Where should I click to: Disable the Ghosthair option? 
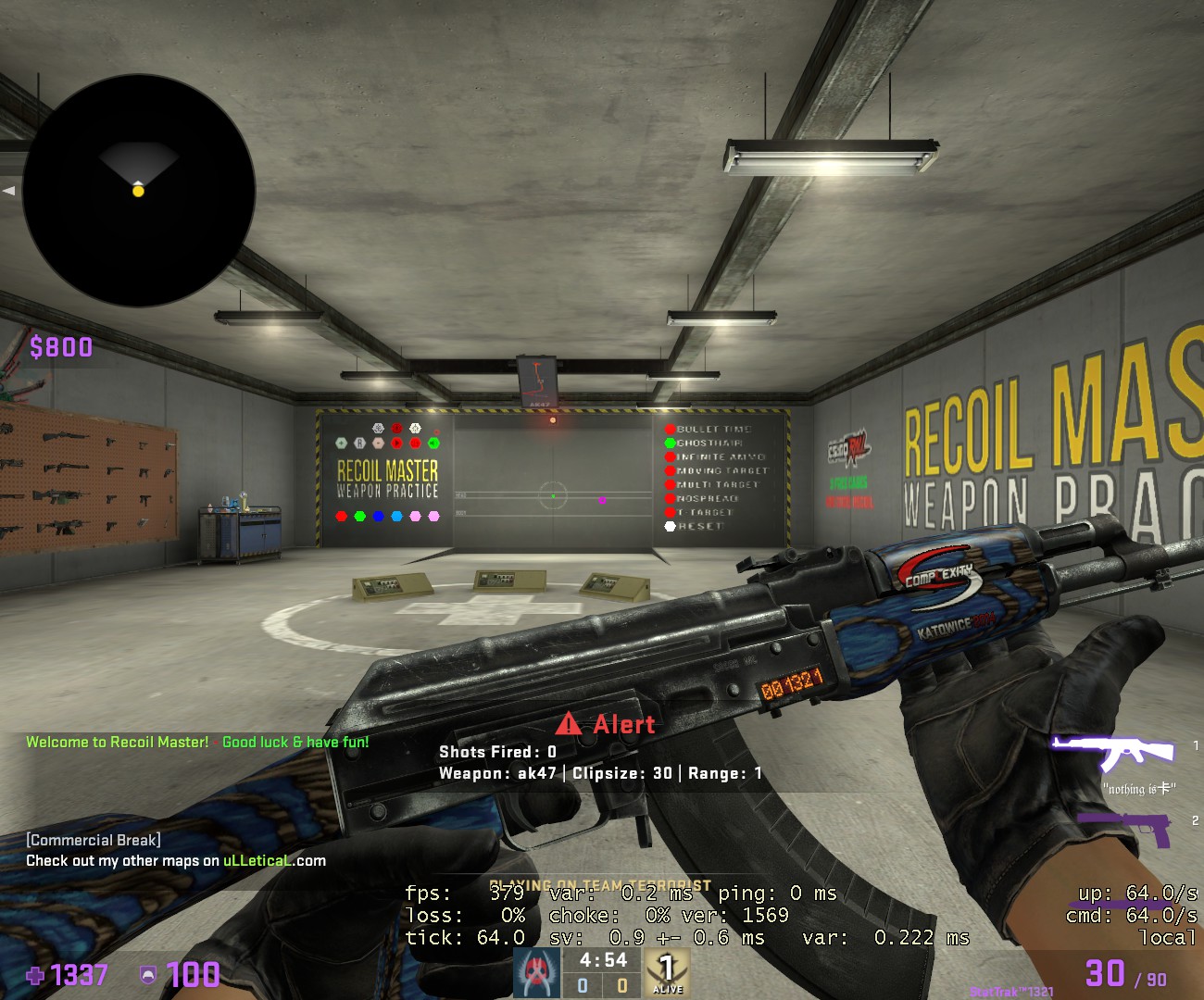(x=670, y=443)
